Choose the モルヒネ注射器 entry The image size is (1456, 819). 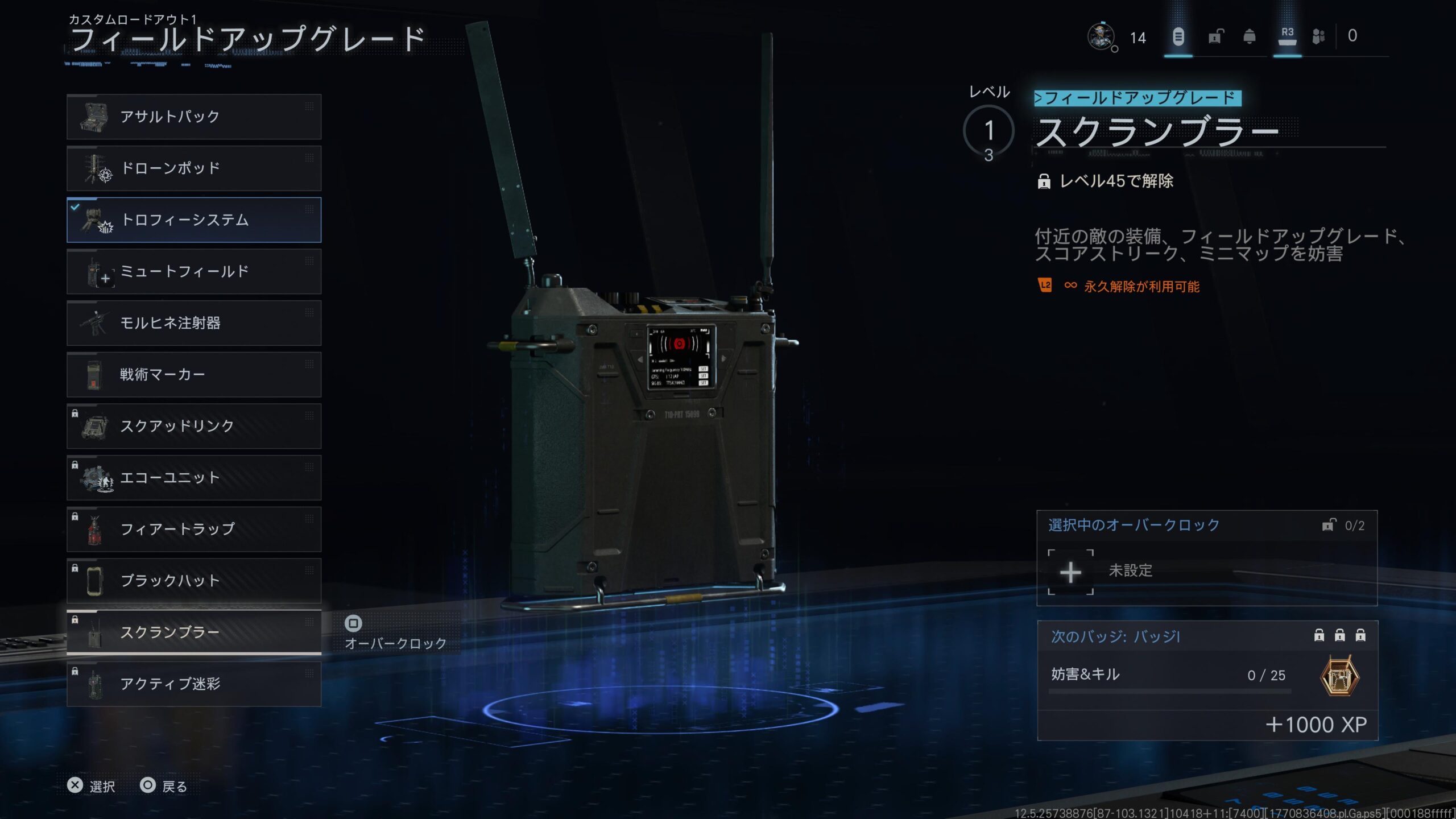pyautogui.click(x=193, y=323)
